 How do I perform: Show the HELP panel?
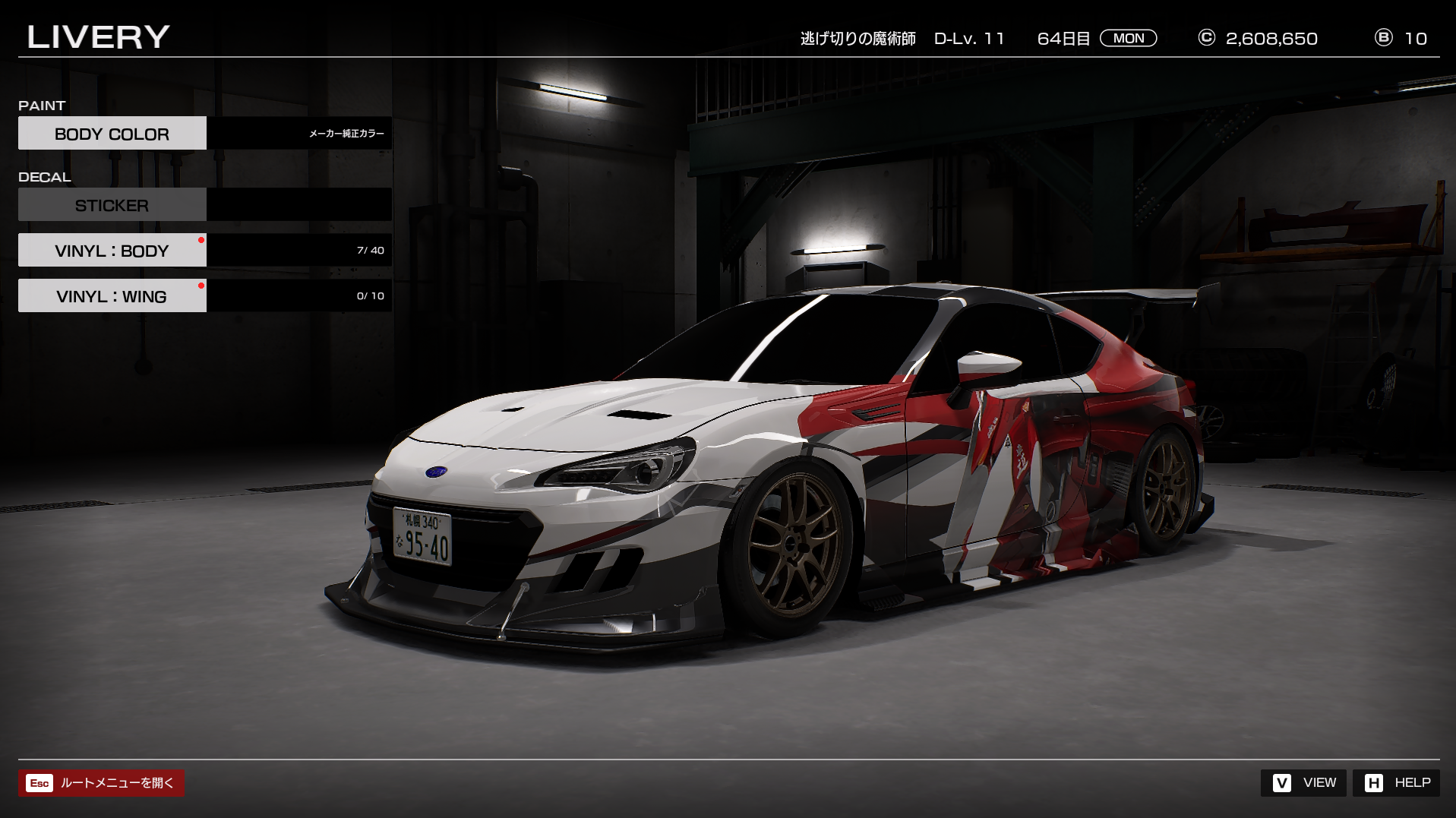point(1396,783)
